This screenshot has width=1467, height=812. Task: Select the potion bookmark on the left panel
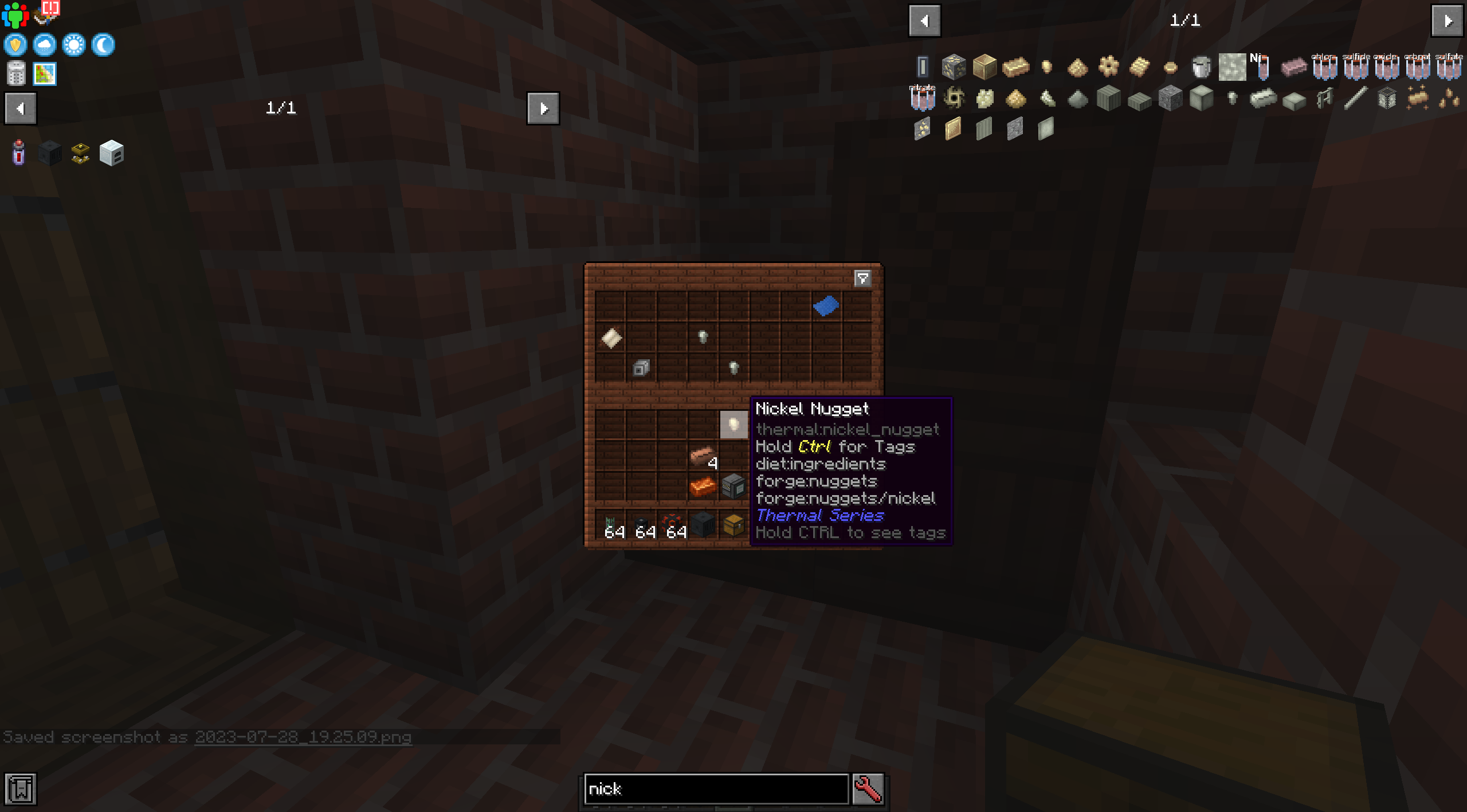click(x=18, y=153)
